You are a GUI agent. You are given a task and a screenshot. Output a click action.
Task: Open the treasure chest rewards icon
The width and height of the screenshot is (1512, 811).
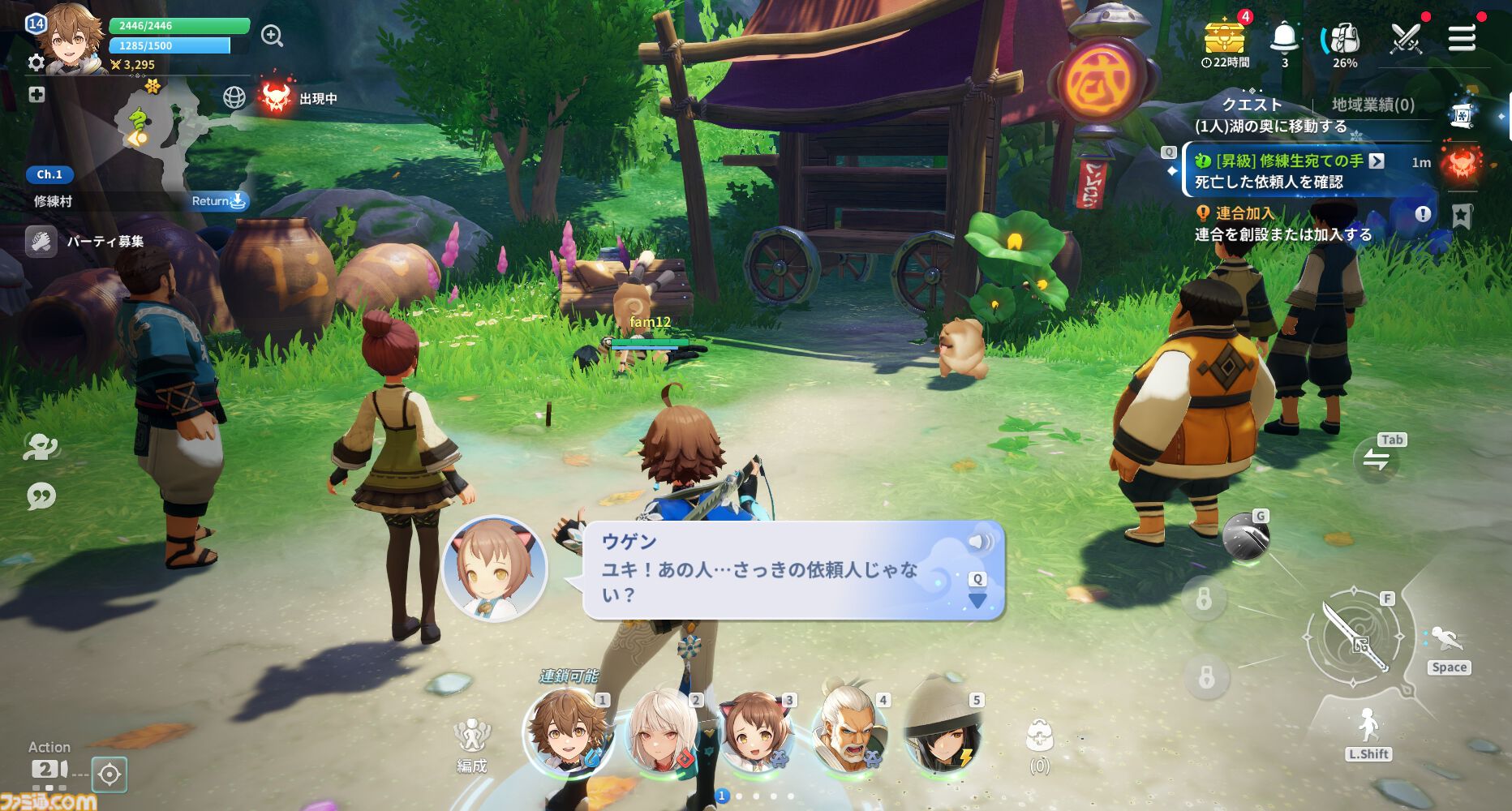(1225, 32)
